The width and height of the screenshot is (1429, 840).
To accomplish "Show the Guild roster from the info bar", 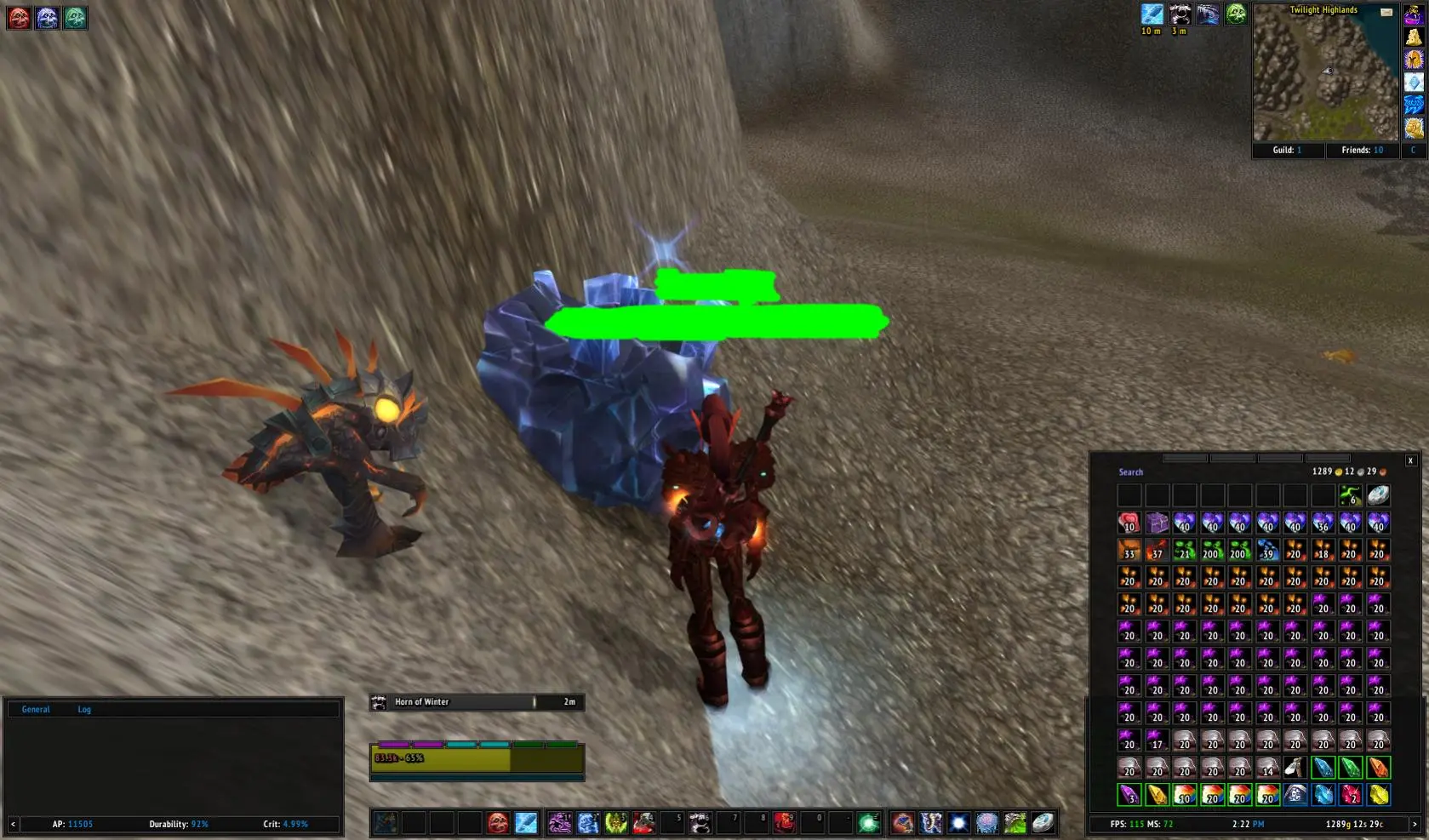I will (1287, 151).
